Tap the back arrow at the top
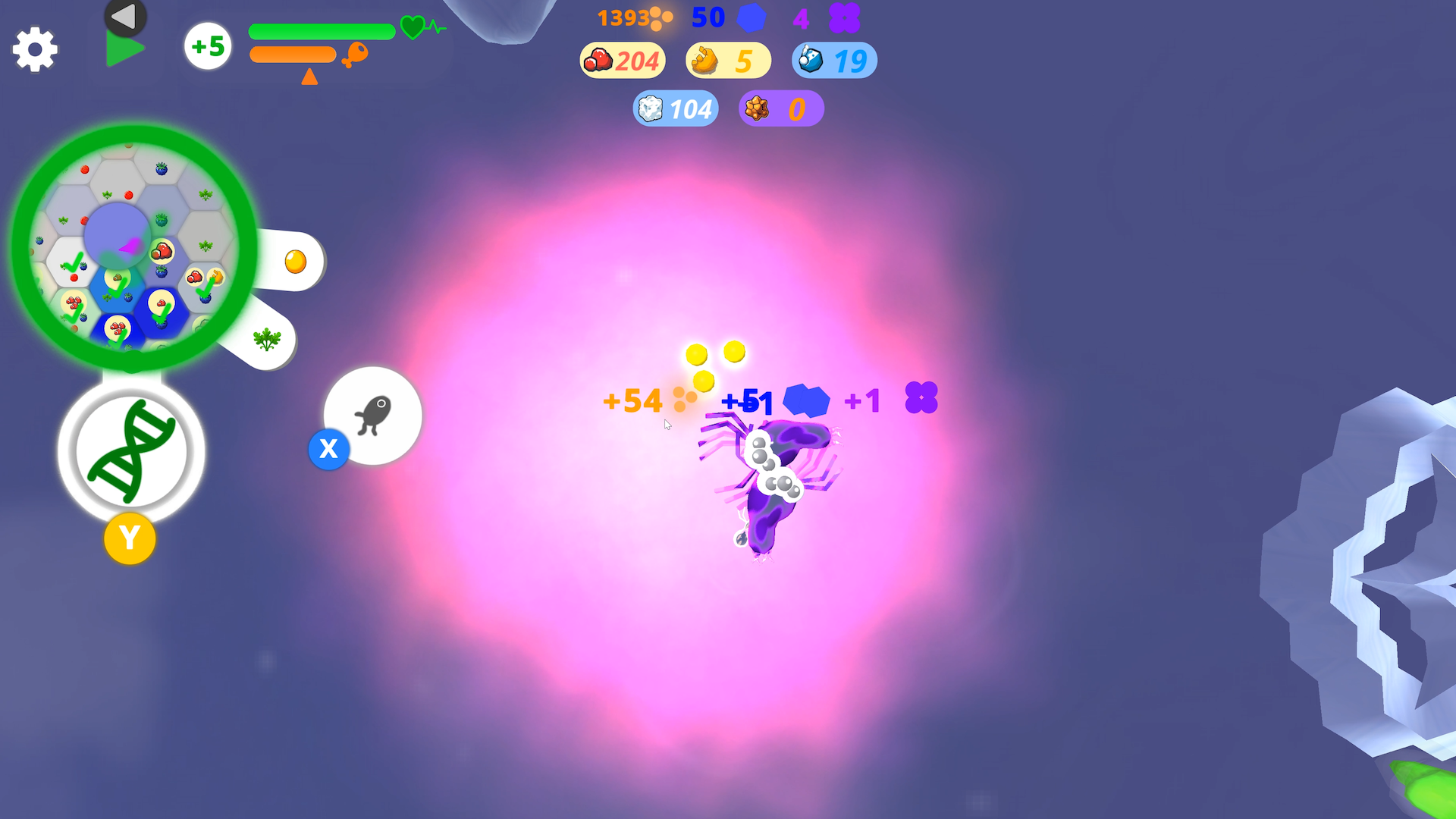The height and width of the screenshot is (819, 1456). [x=124, y=15]
